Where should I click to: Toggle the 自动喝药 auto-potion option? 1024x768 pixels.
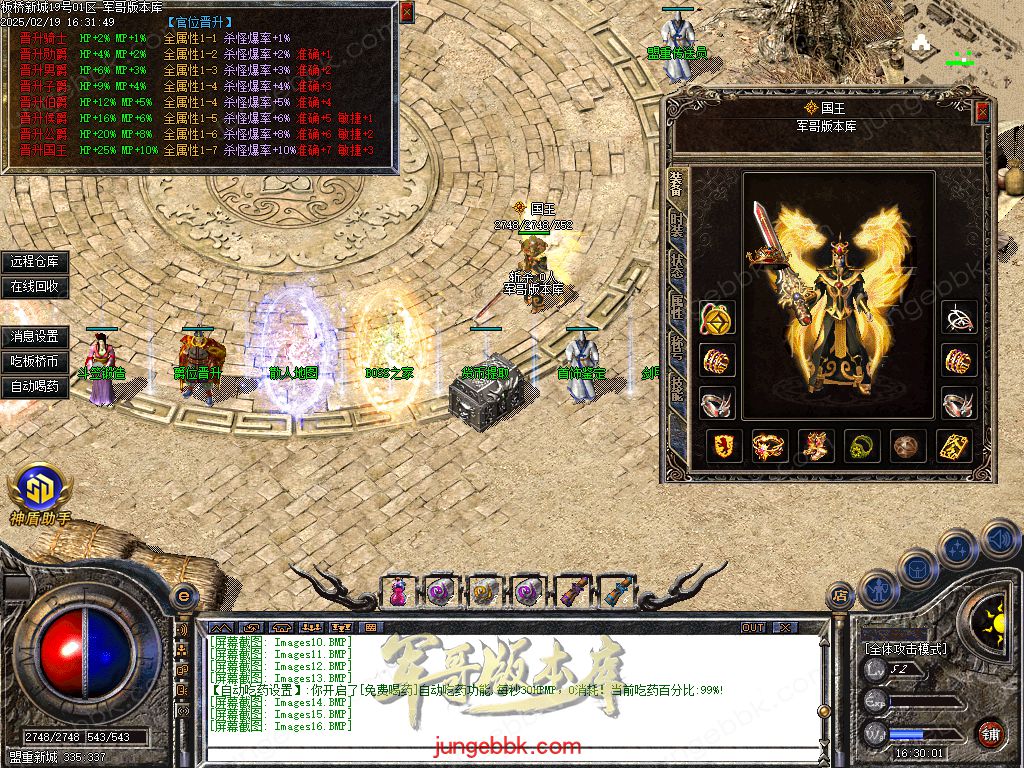[35, 386]
